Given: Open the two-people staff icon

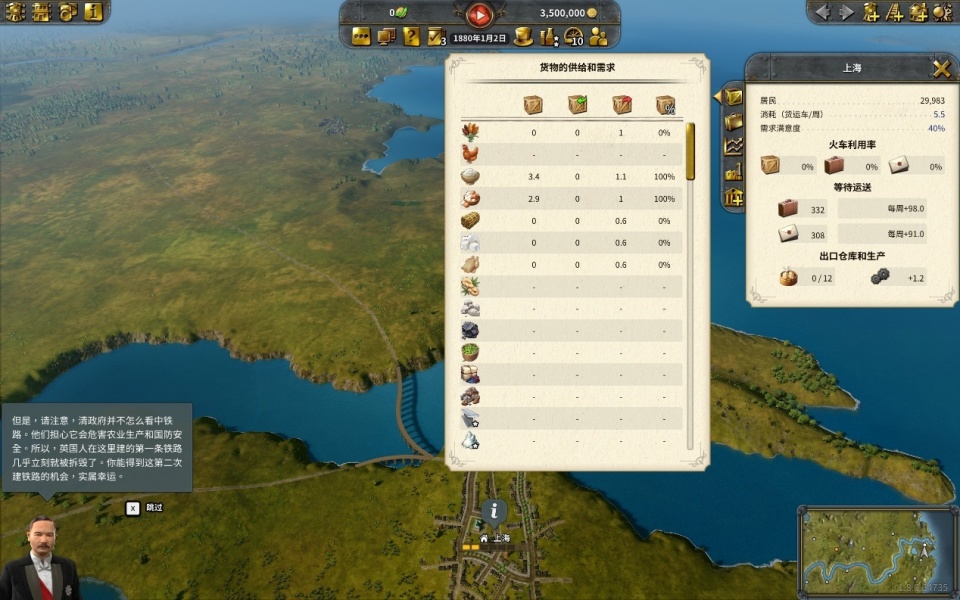Looking at the screenshot, I should click(599, 37).
